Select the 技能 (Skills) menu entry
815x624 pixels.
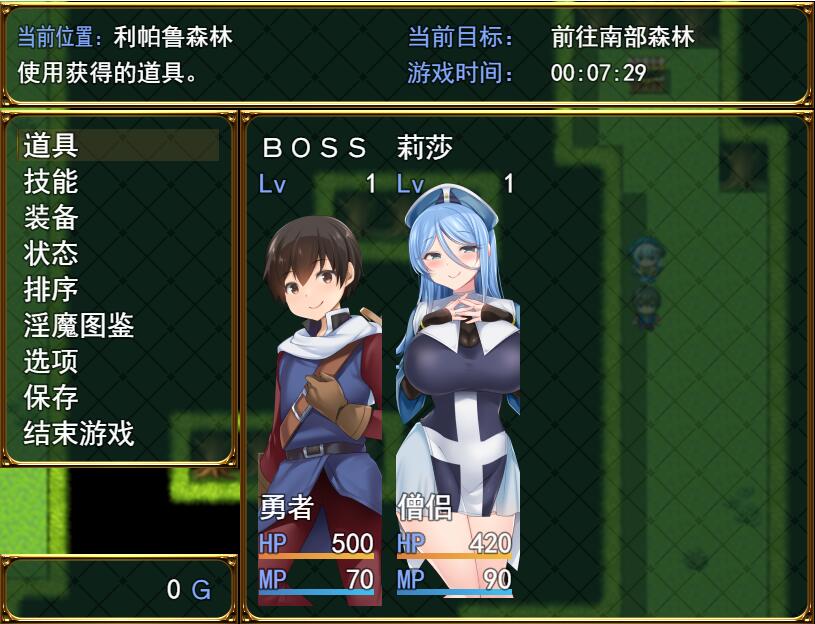tap(52, 182)
